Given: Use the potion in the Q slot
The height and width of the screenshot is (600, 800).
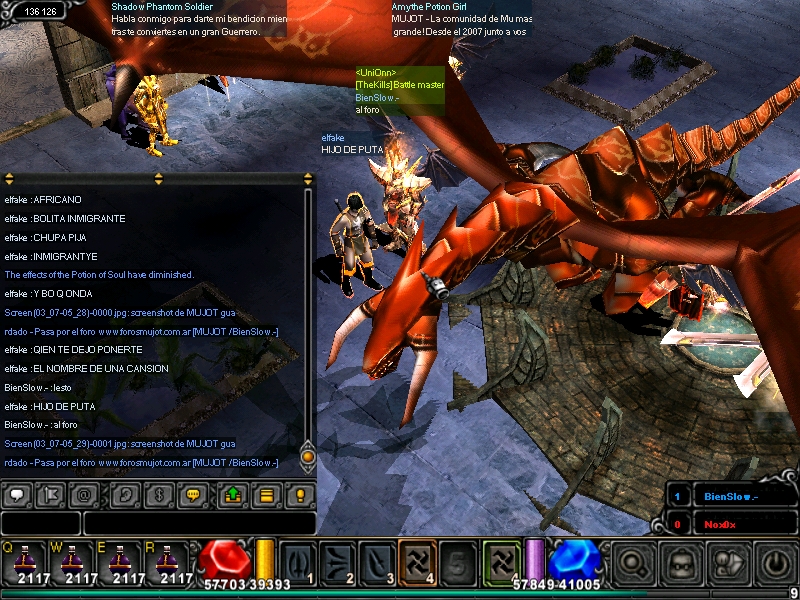Looking at the screenshot, I should [x=27, y=562].
